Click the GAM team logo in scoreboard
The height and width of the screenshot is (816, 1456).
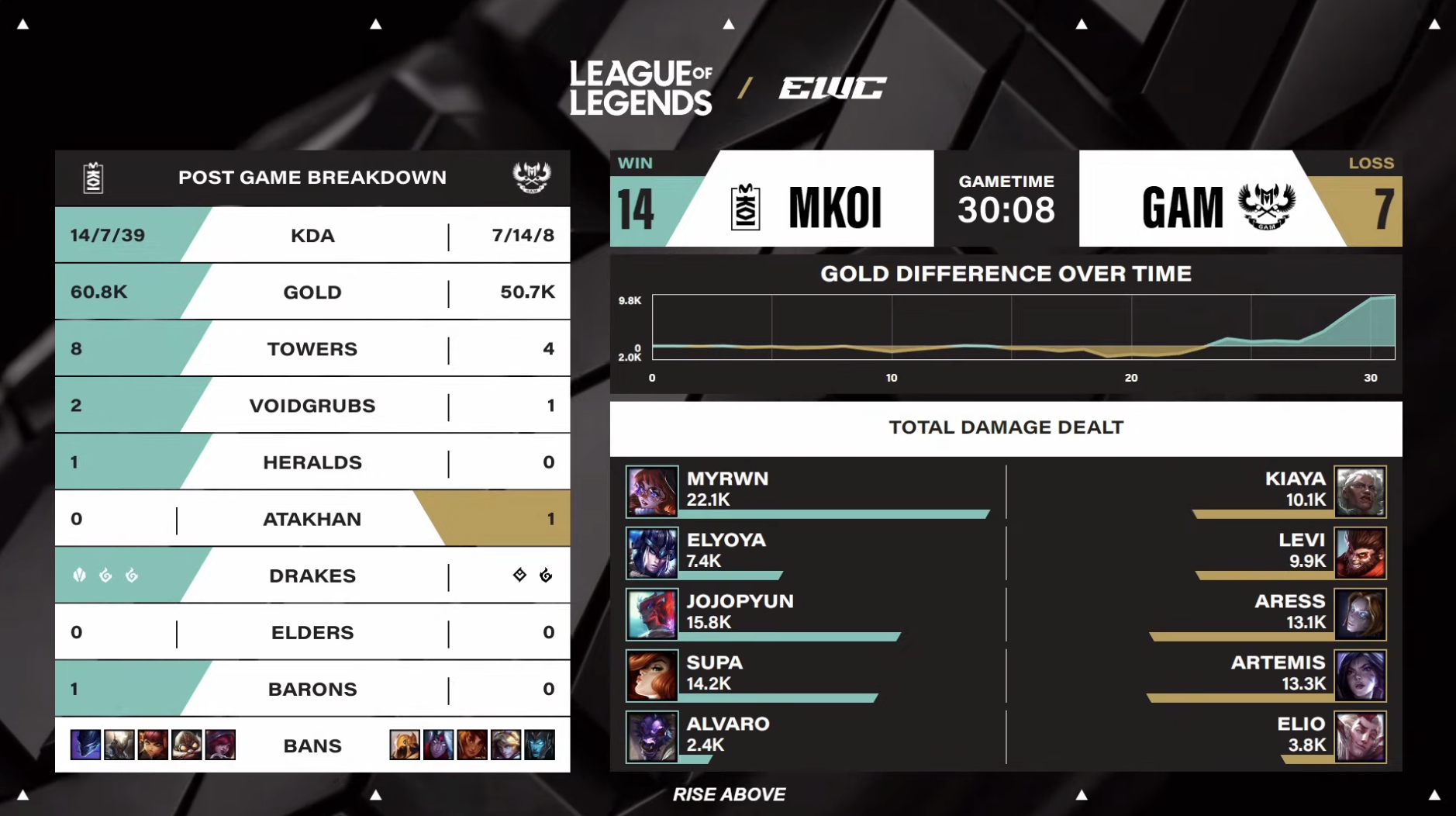click(1266, 206)
